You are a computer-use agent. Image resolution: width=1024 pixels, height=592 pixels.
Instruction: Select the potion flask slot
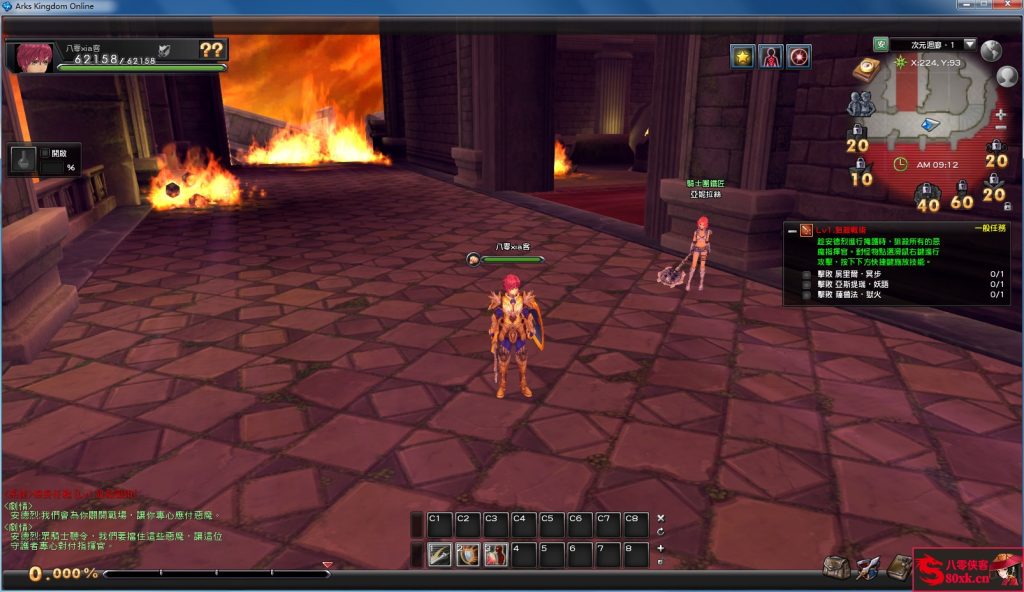click(x=23, y=160)
